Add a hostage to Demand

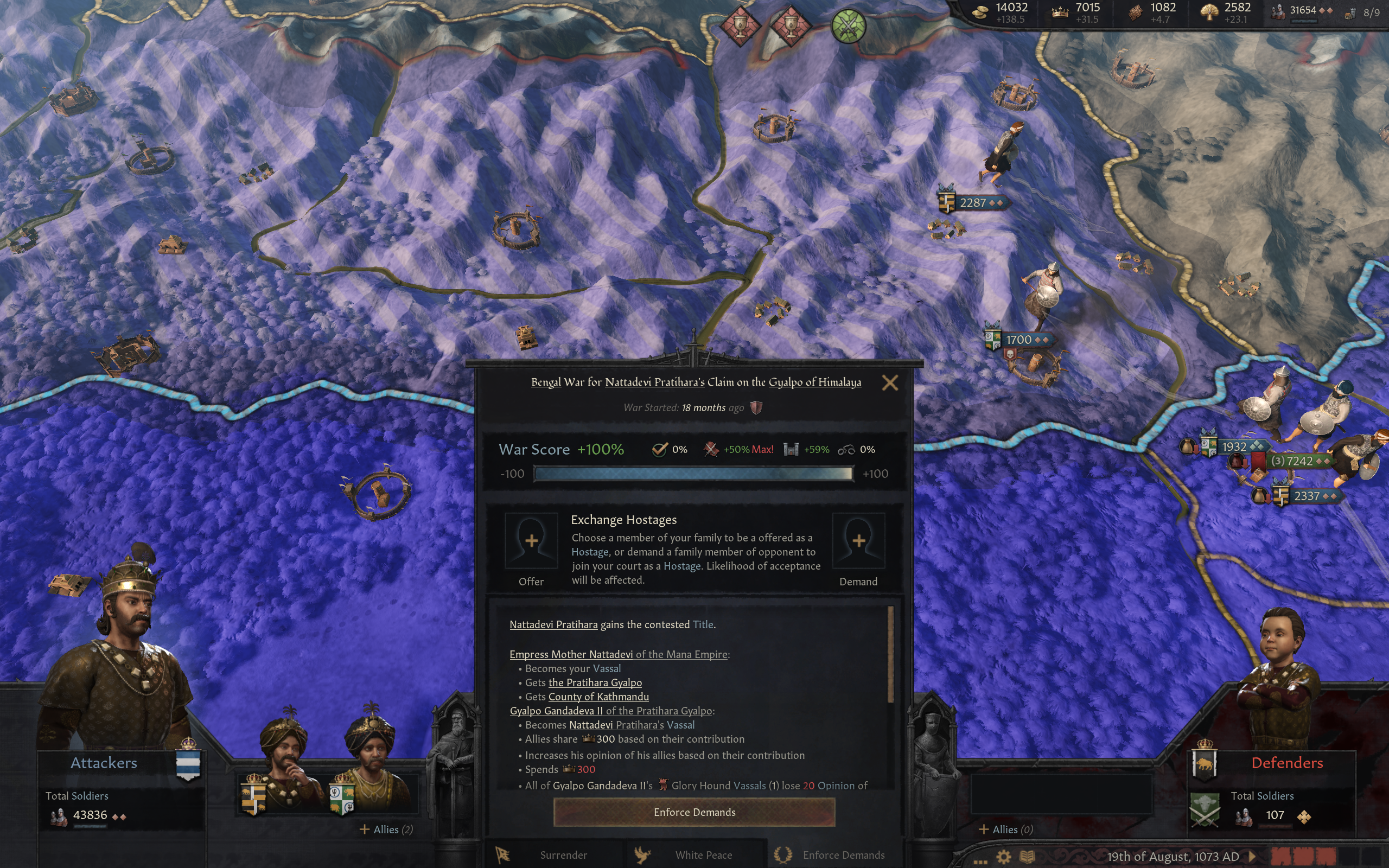coord(858,541)
